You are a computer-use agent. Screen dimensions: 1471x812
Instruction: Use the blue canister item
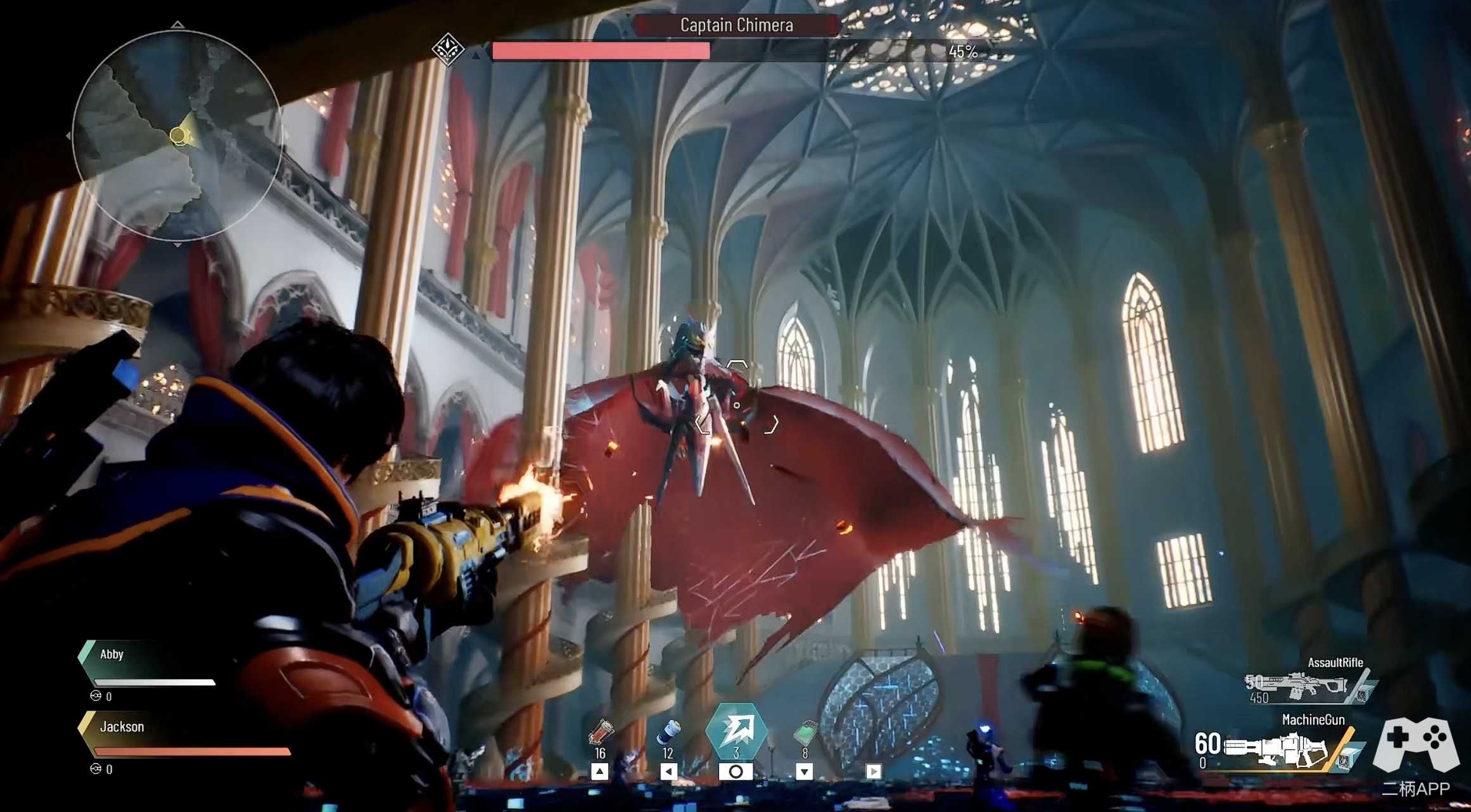[668, 733]
